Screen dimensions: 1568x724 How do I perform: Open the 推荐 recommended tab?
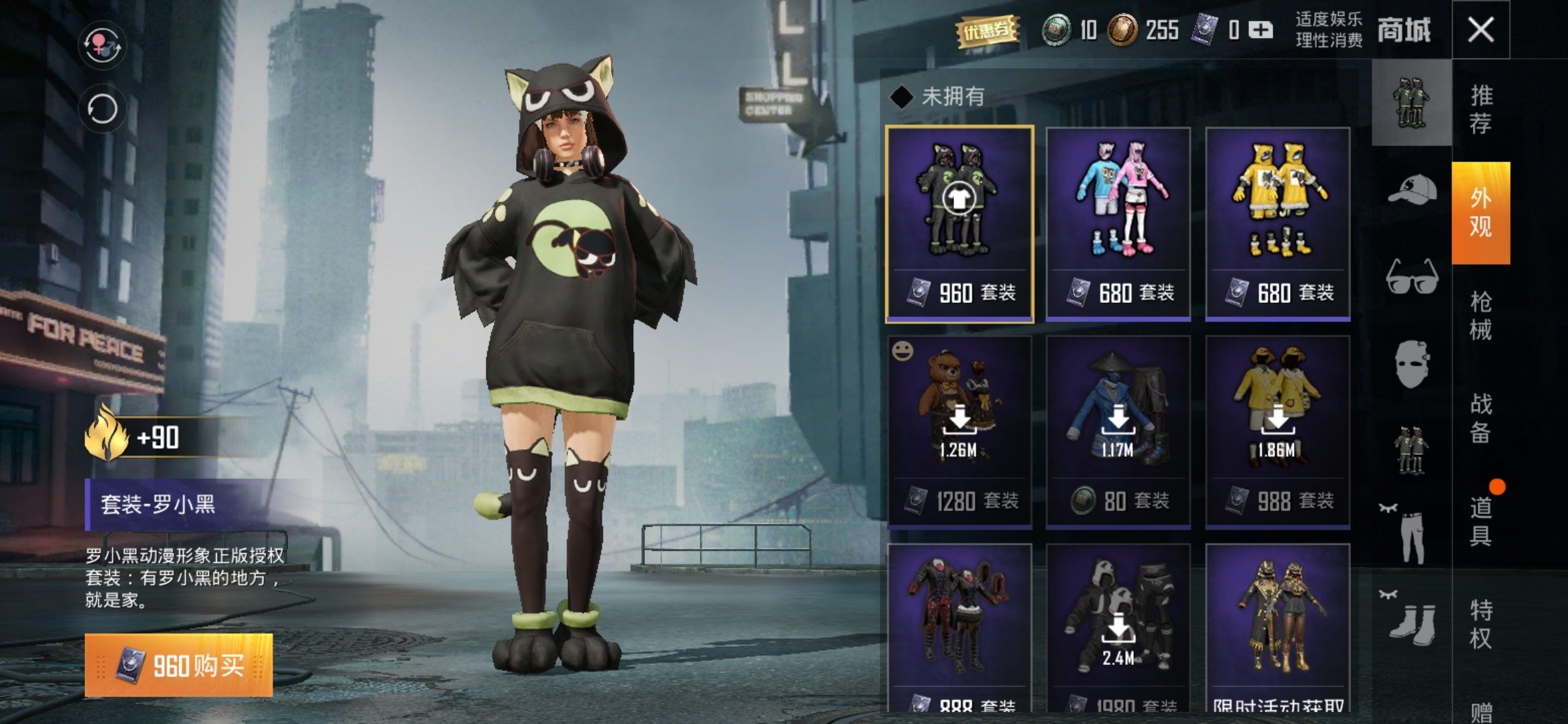coord(1481,110)
